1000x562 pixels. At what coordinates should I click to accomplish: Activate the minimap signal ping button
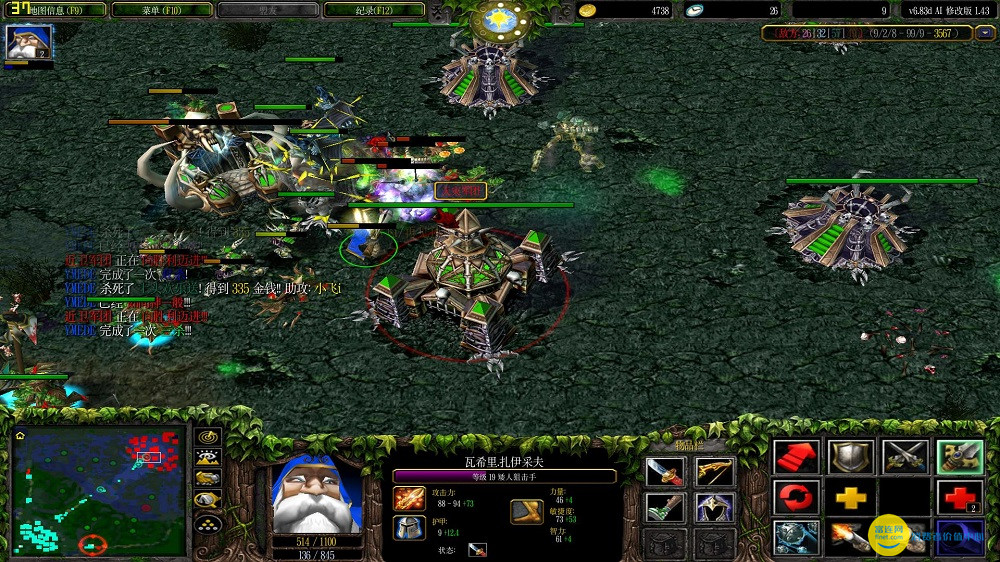208,437
